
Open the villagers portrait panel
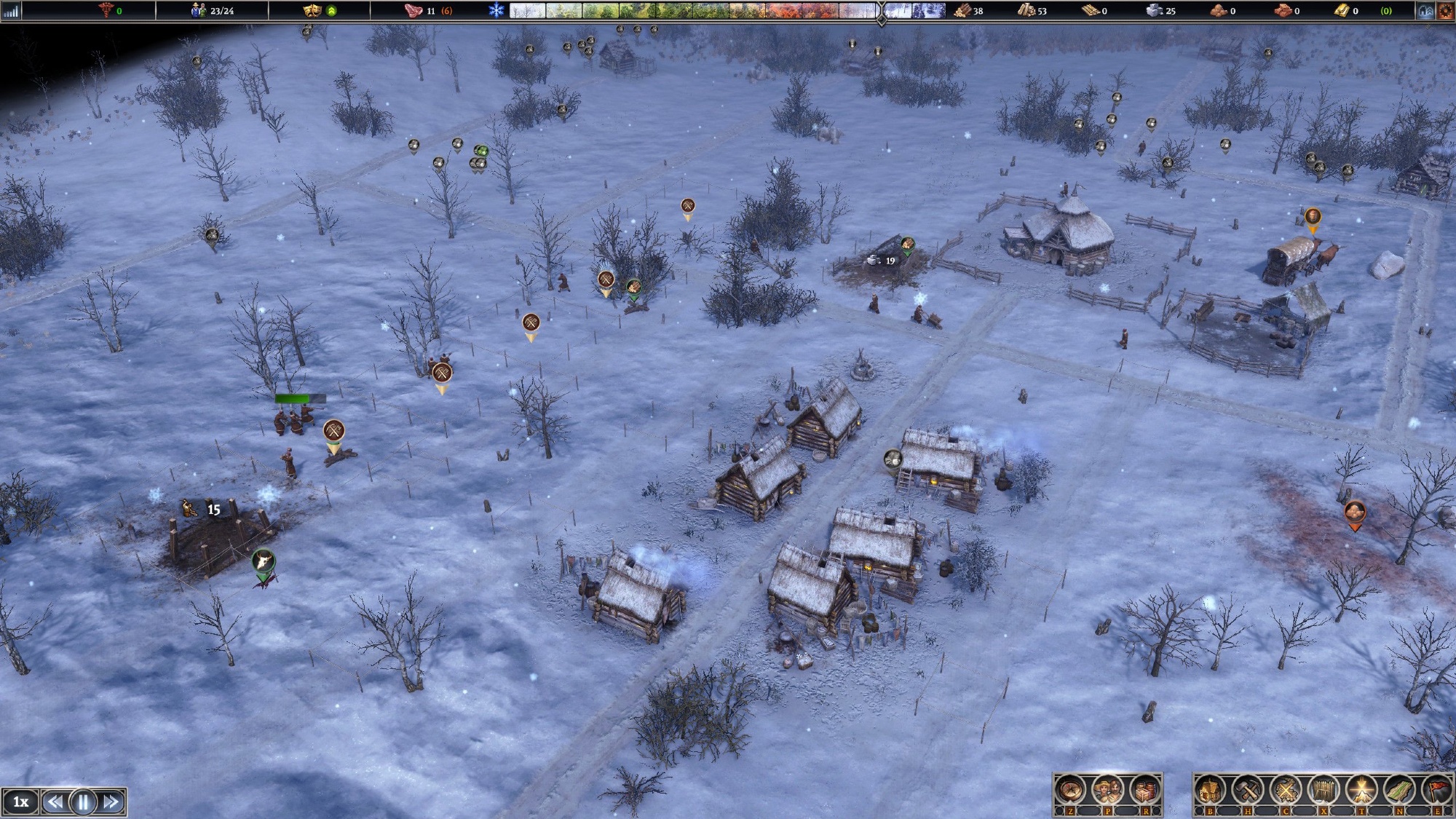click(1107, 790)
